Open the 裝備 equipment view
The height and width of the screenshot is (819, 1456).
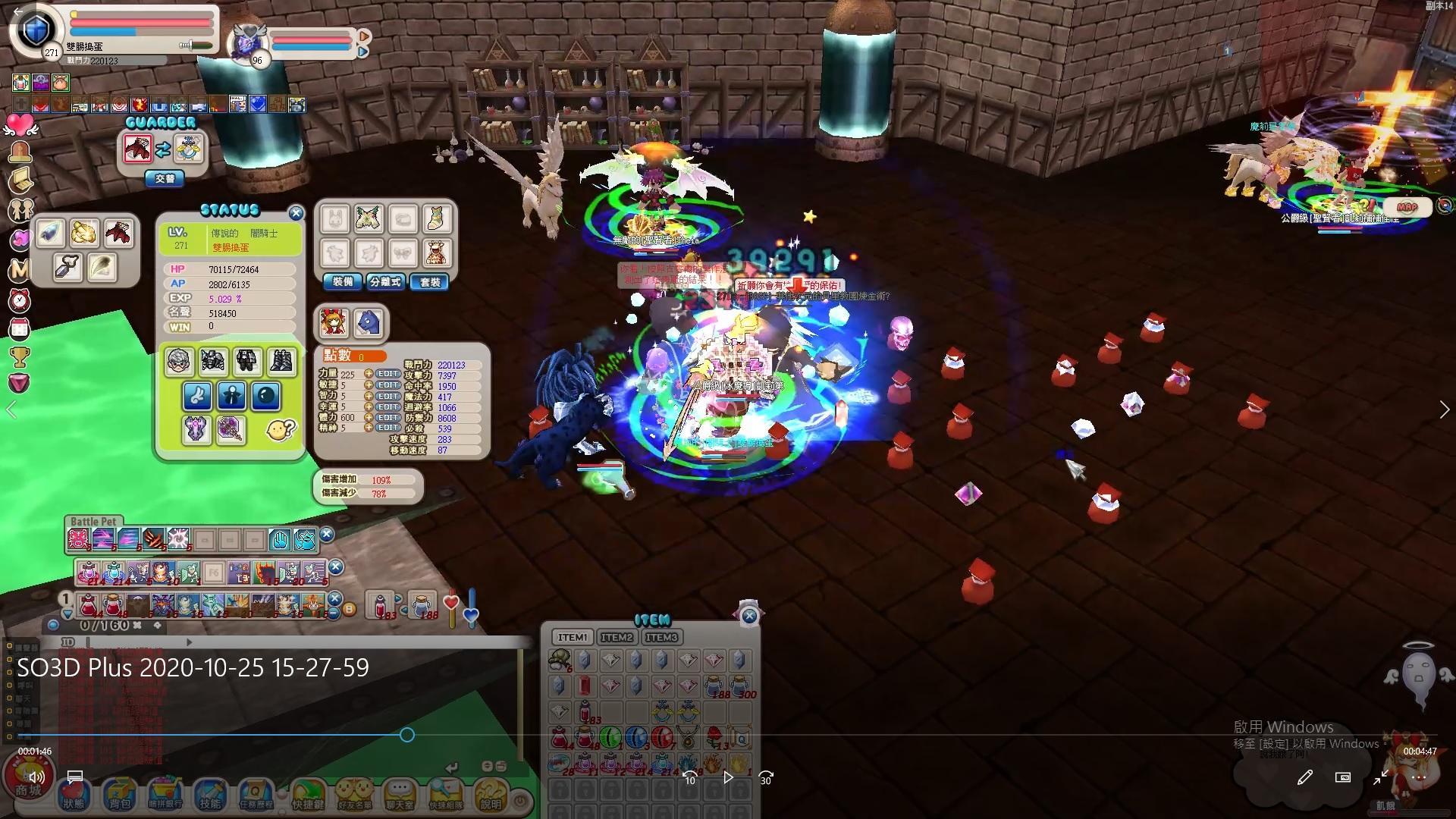342,281
